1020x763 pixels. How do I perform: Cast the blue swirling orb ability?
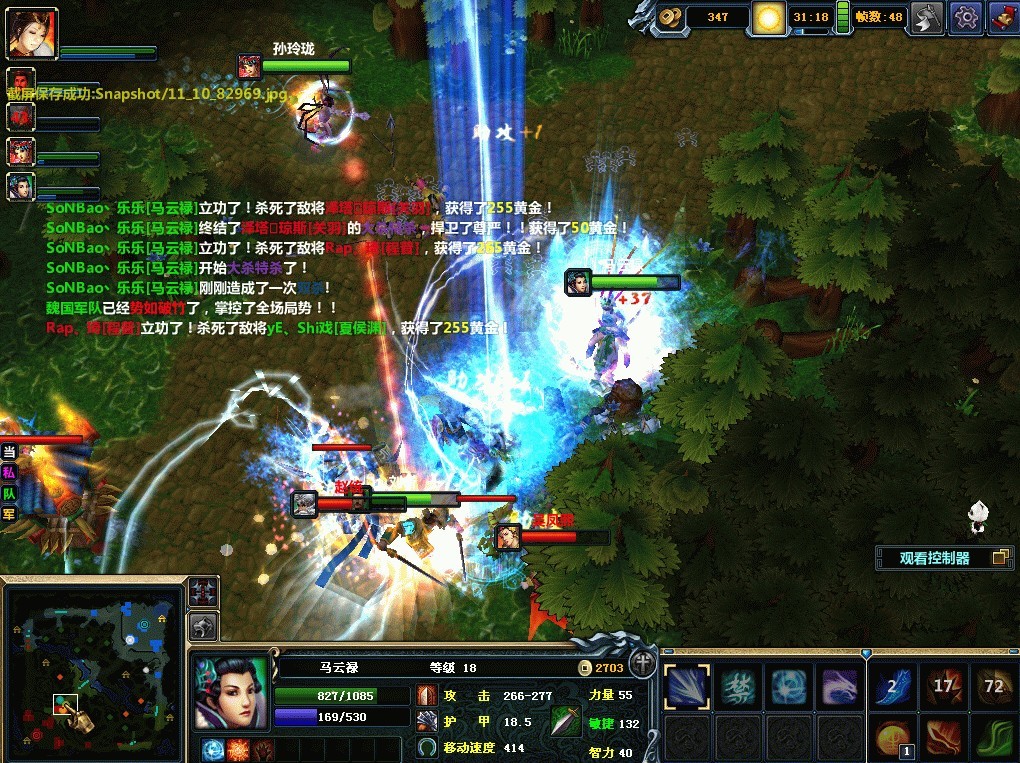(x=789, y=685)
